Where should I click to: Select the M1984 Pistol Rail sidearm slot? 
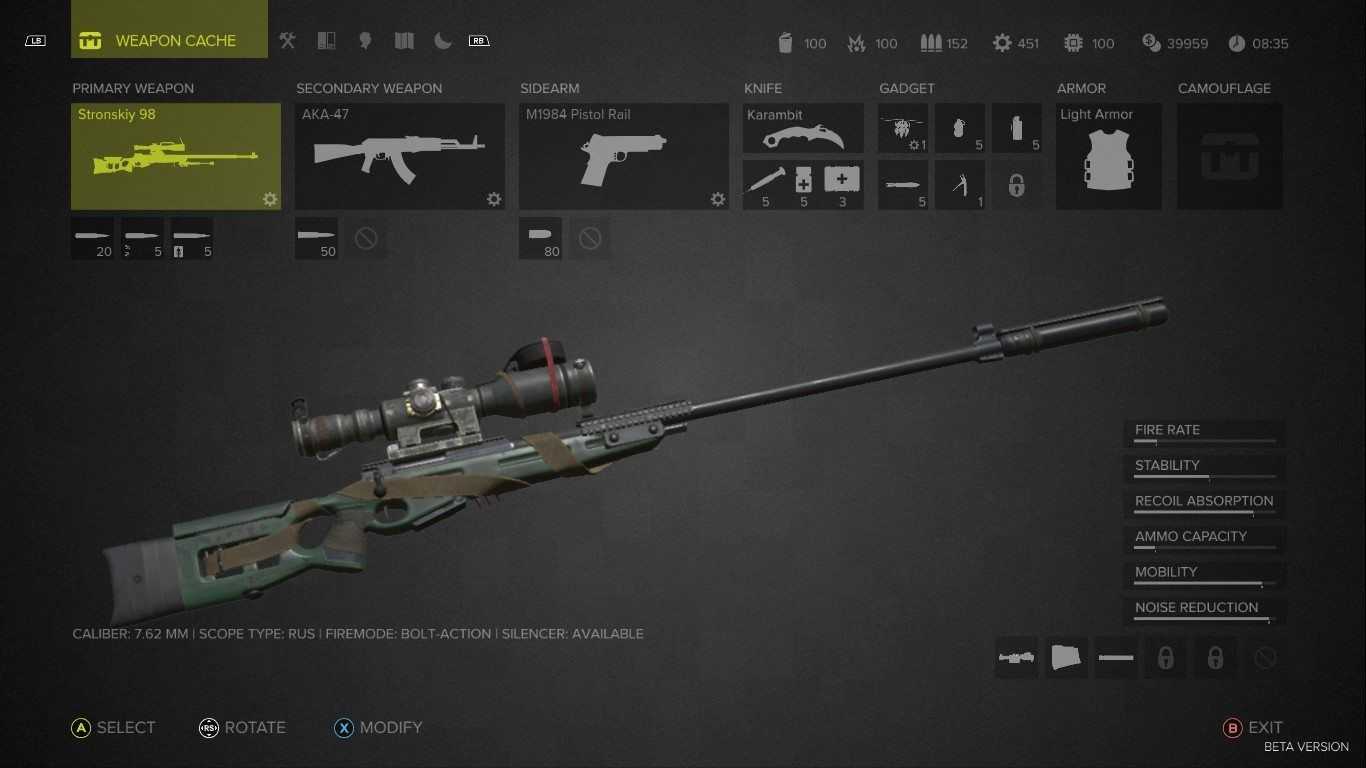click(623, 156)
